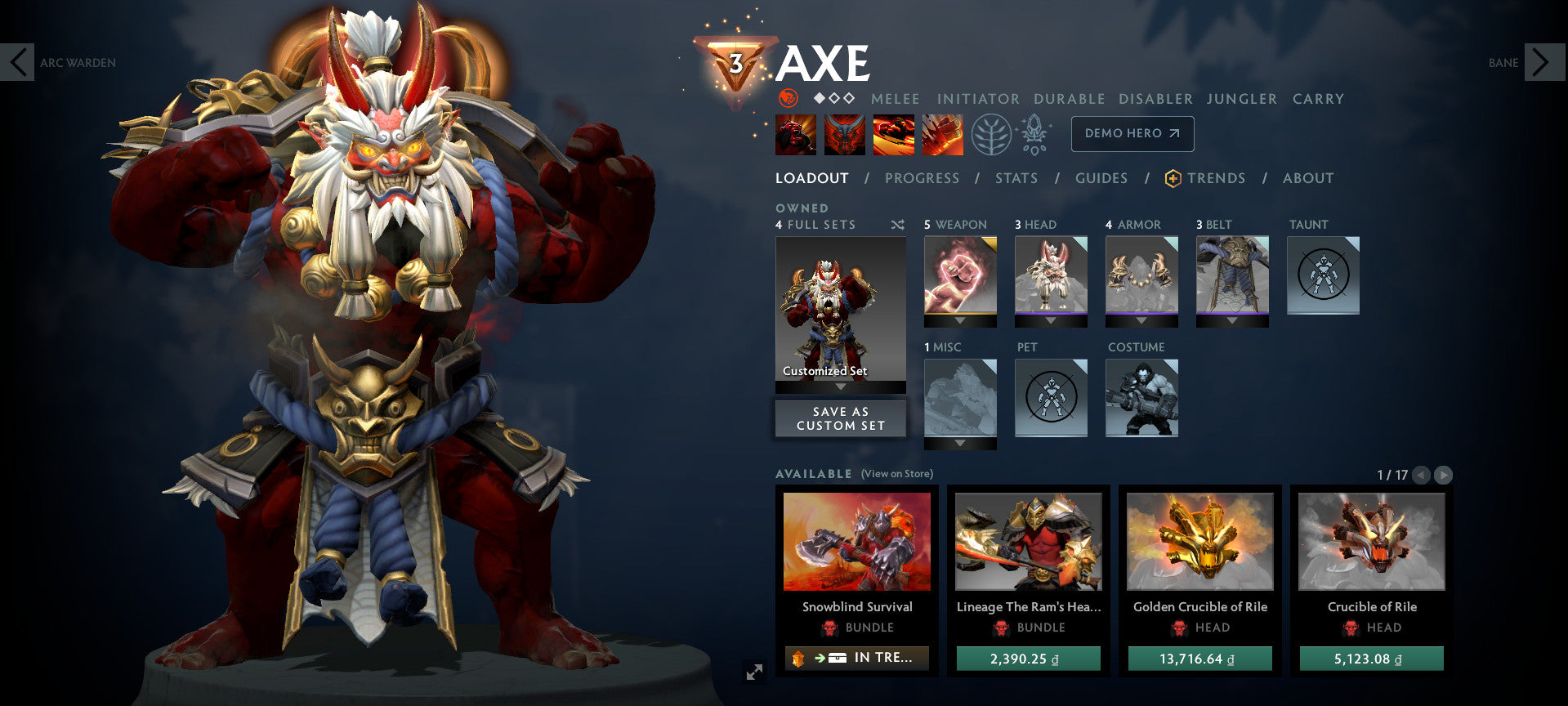Toggle the Pet slot placeholder
Image resolution: width=1568 pixels, height=706 pixels.
(x=1051, y=398)
